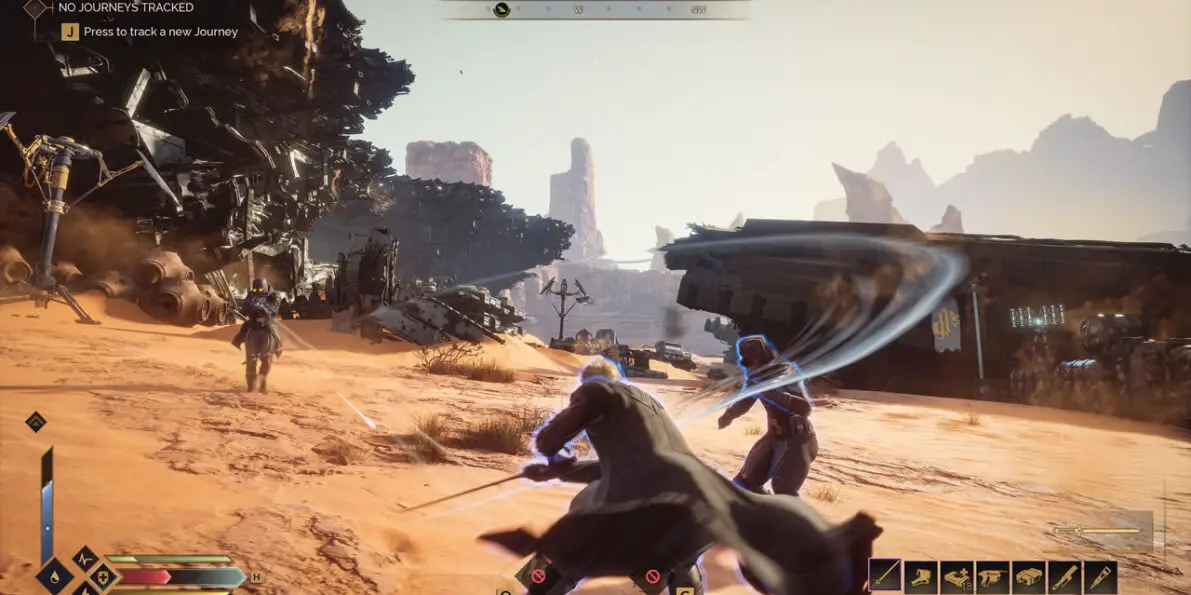The image size is (1191, 595).
Task: Click the zigzag pulse diamond icon
Action: point(83,558)
